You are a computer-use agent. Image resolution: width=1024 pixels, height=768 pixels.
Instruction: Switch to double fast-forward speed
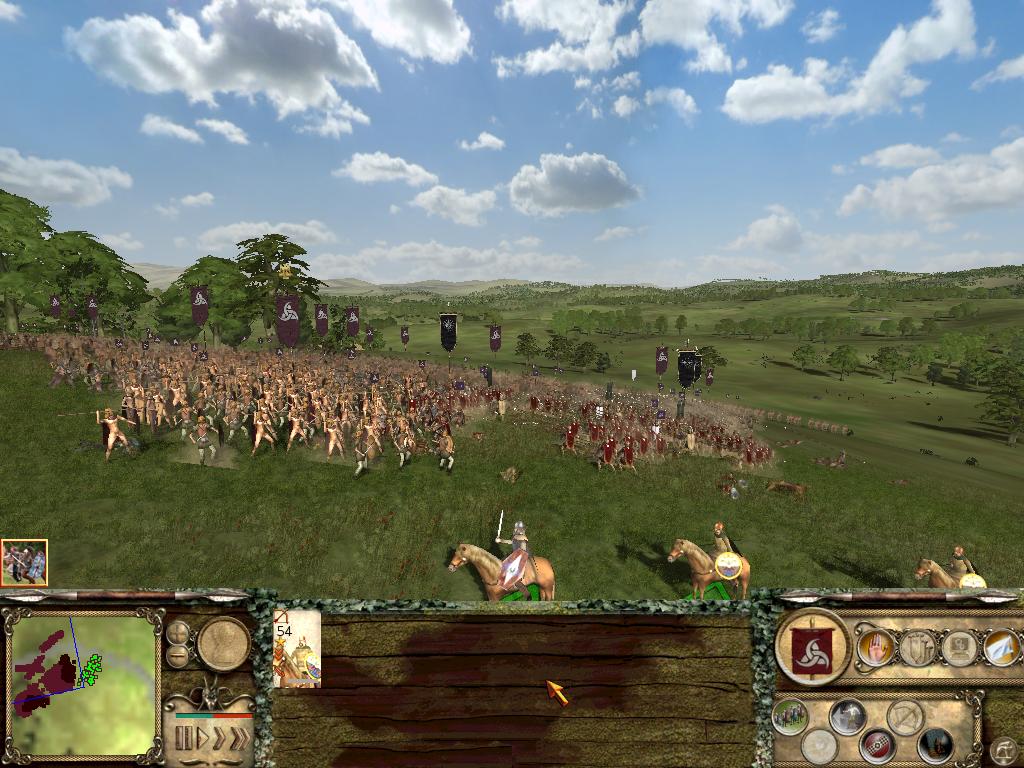219,739
